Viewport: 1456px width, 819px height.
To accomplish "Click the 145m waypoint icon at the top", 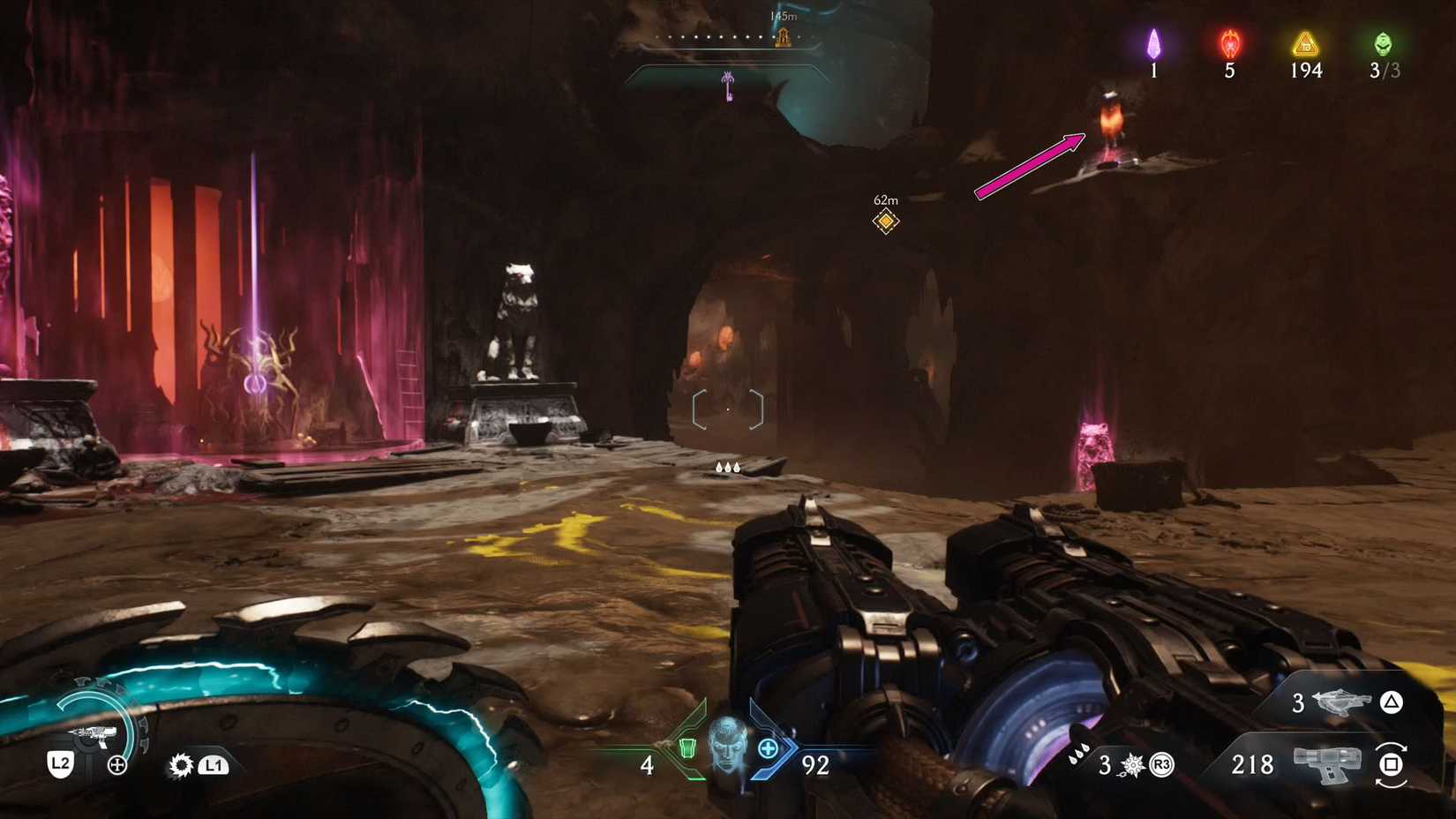I will pyautogui.click(x=784, y=38).
